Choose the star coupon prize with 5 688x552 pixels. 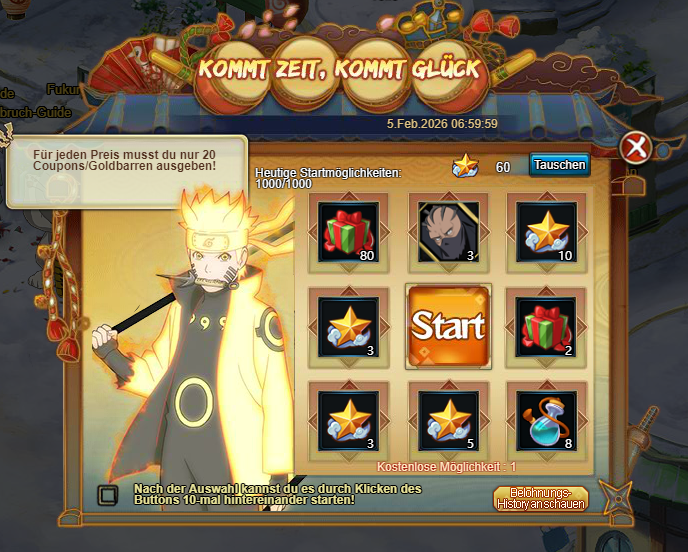[x=447, y=420]
